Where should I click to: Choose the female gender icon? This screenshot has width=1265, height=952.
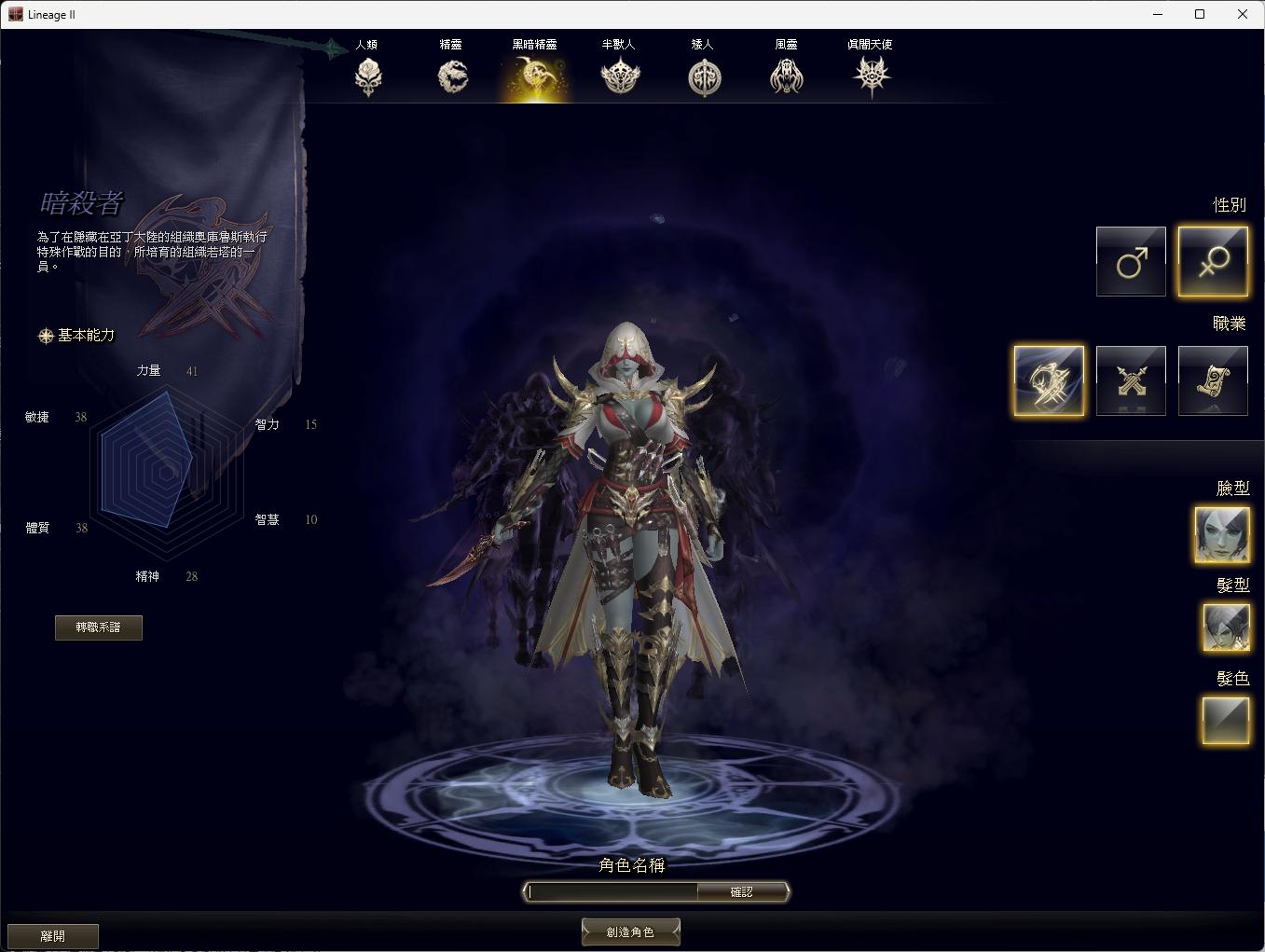coord(1213,262)
